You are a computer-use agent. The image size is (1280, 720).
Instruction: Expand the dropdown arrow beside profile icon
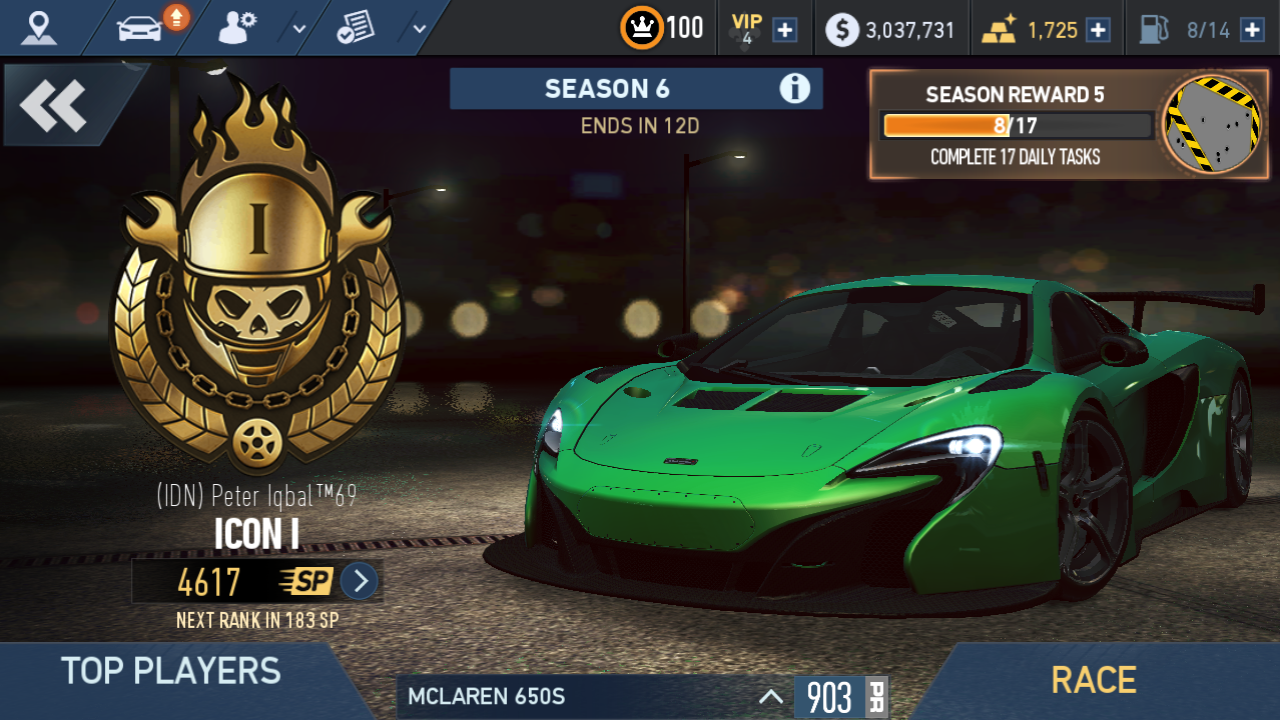pos(299,29)
